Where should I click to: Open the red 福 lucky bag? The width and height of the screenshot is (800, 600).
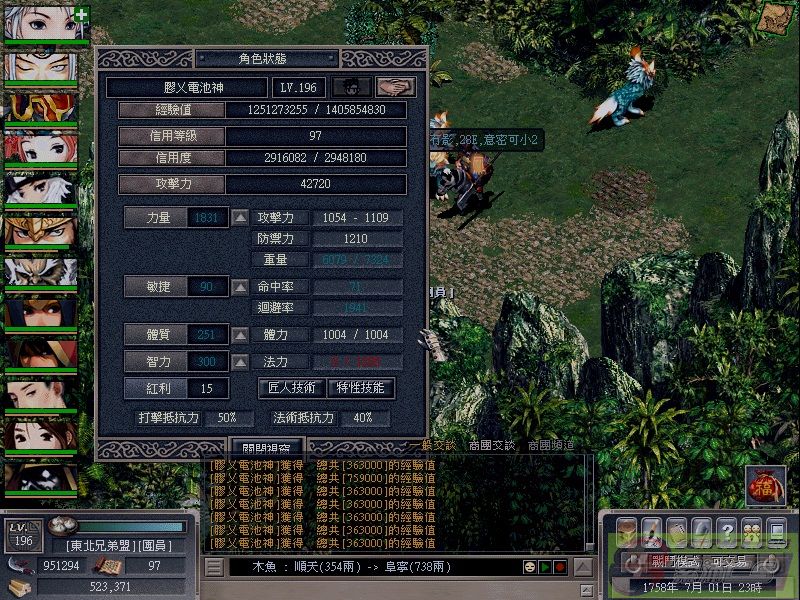pos(765,485)
